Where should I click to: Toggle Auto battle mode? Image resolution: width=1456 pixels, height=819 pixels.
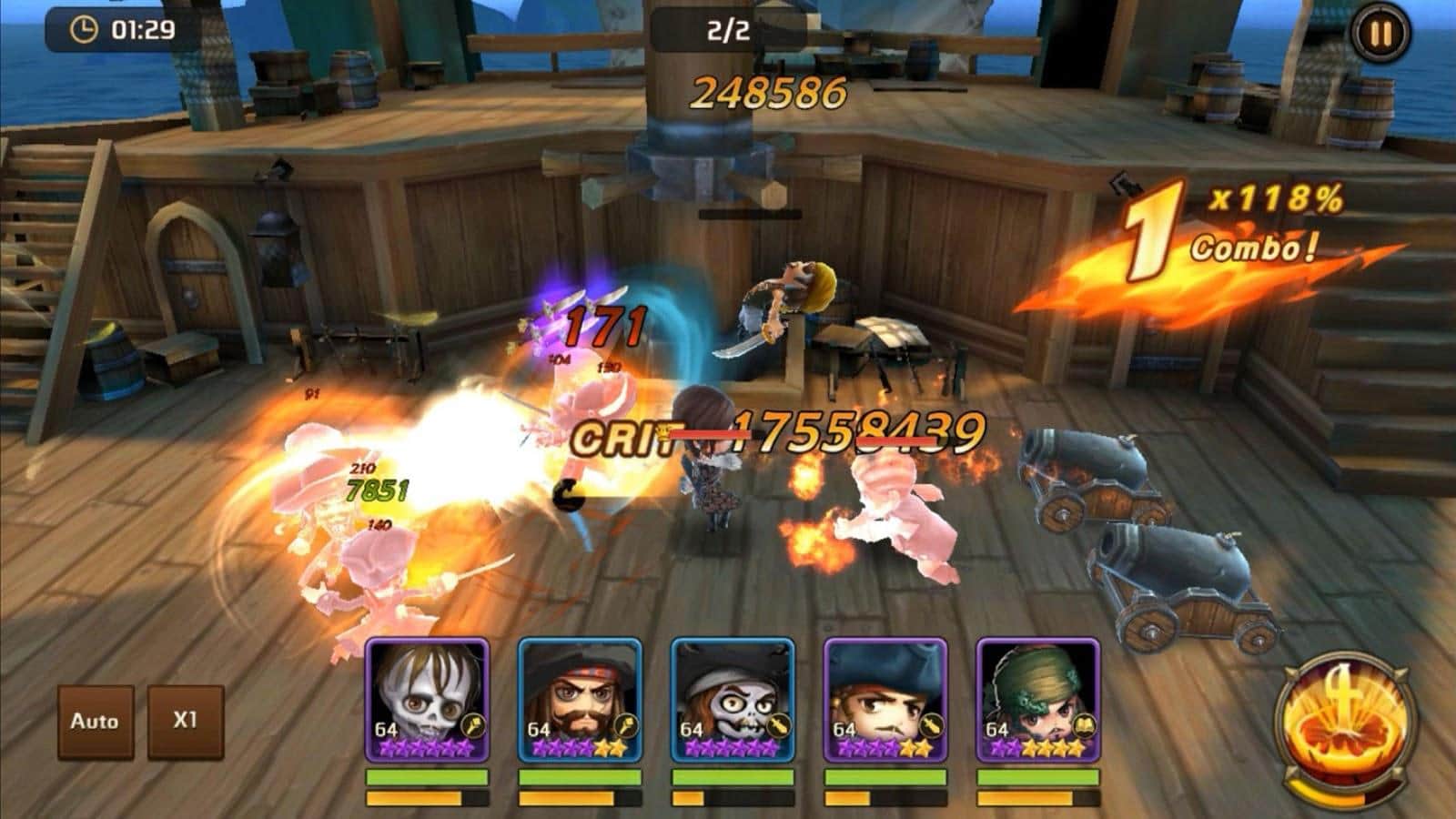pyautogui.click(x=95, y=722)
